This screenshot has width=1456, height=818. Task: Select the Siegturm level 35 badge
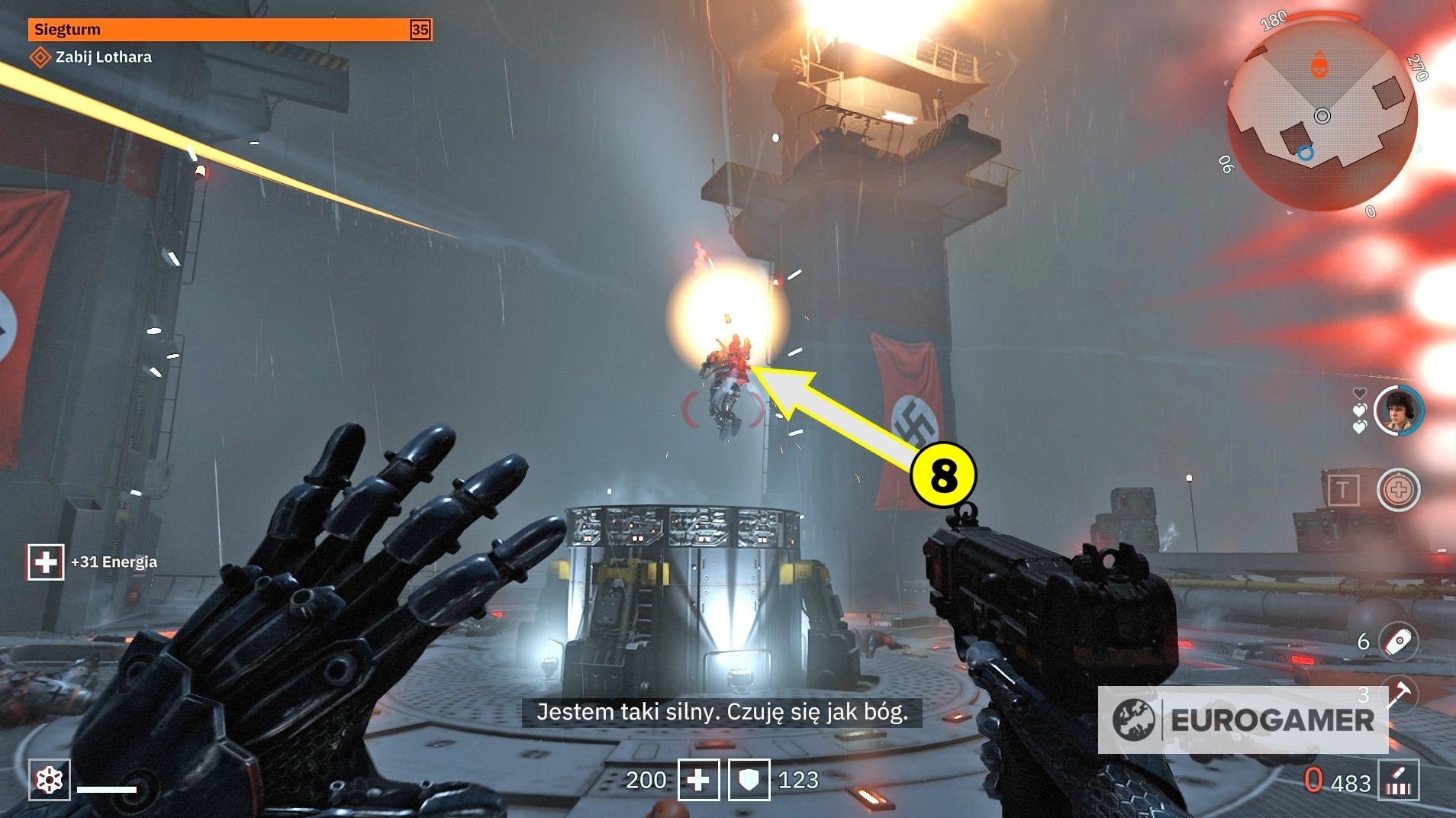coord(418,30)
